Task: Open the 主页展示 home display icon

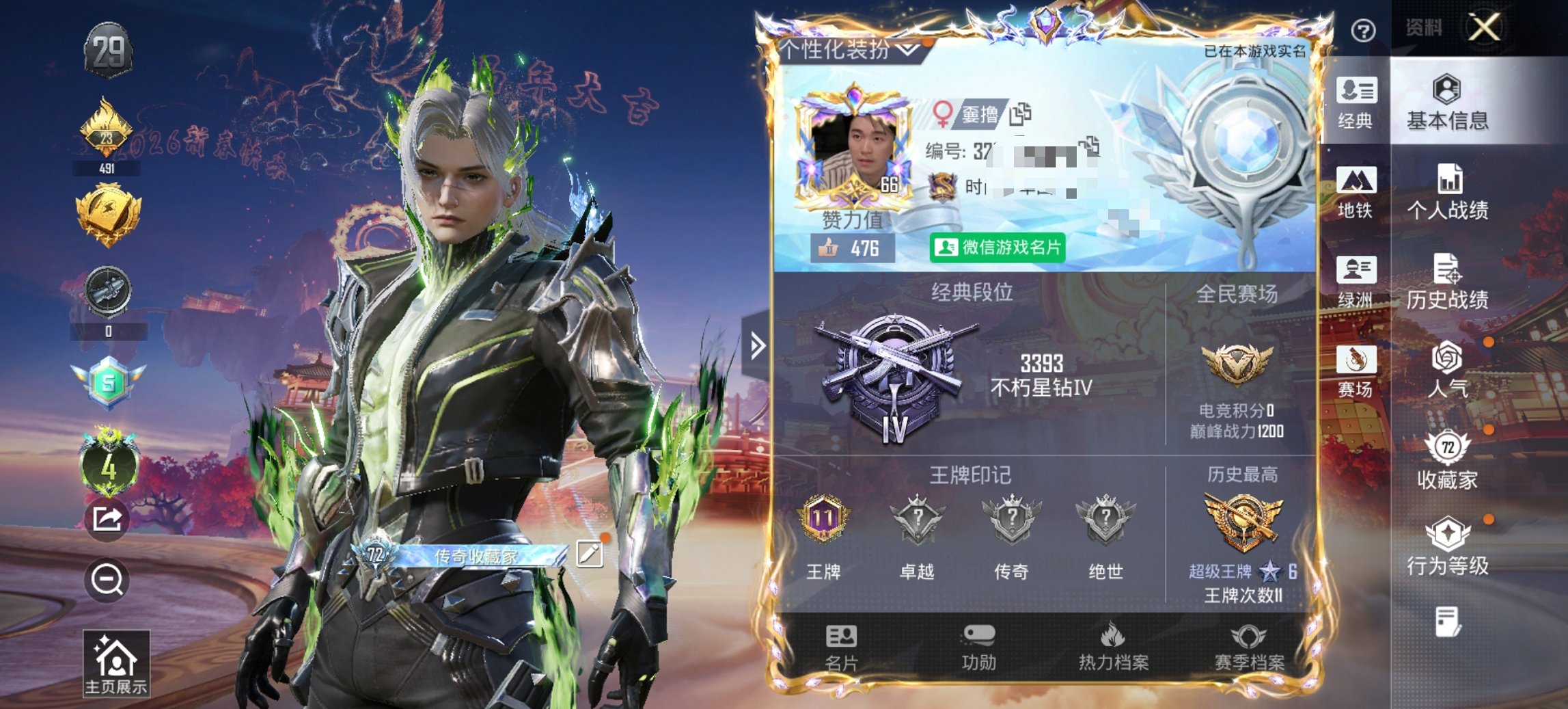Action: pos(118,660)
